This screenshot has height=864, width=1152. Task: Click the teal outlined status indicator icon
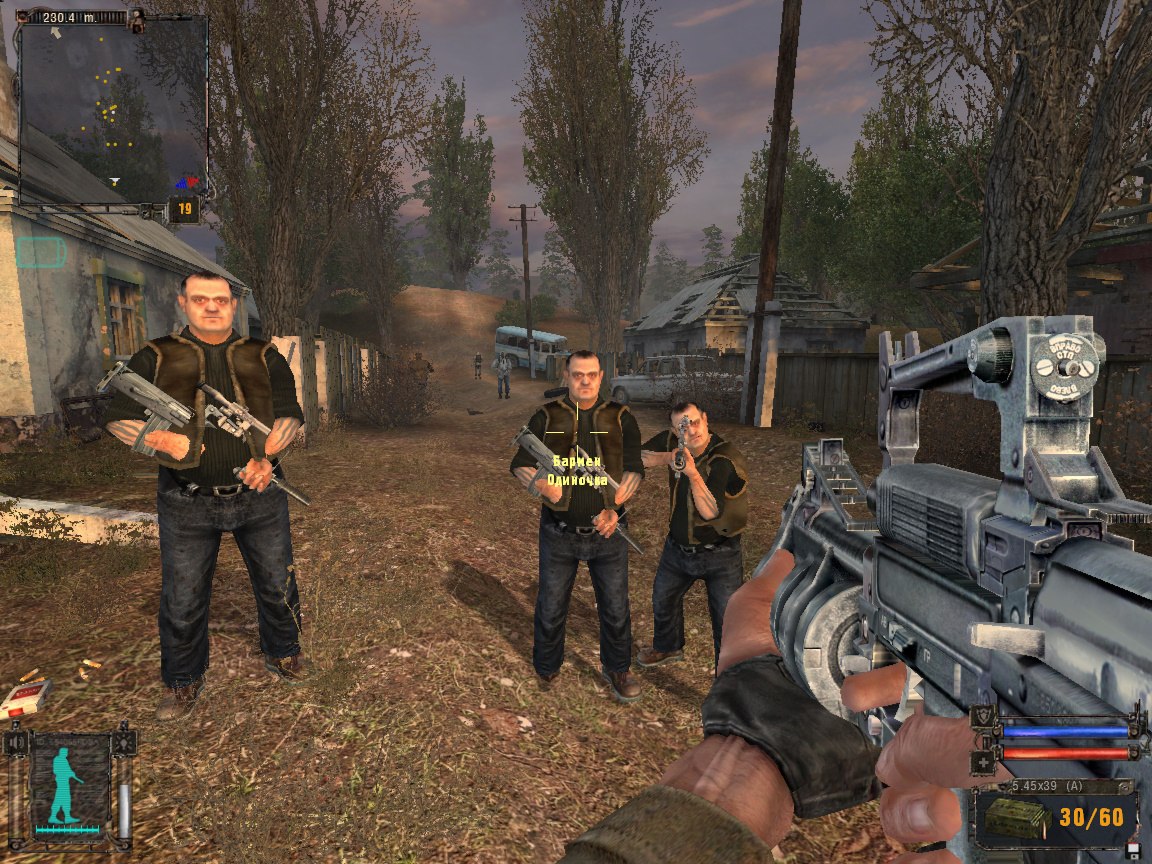(41, 252)
